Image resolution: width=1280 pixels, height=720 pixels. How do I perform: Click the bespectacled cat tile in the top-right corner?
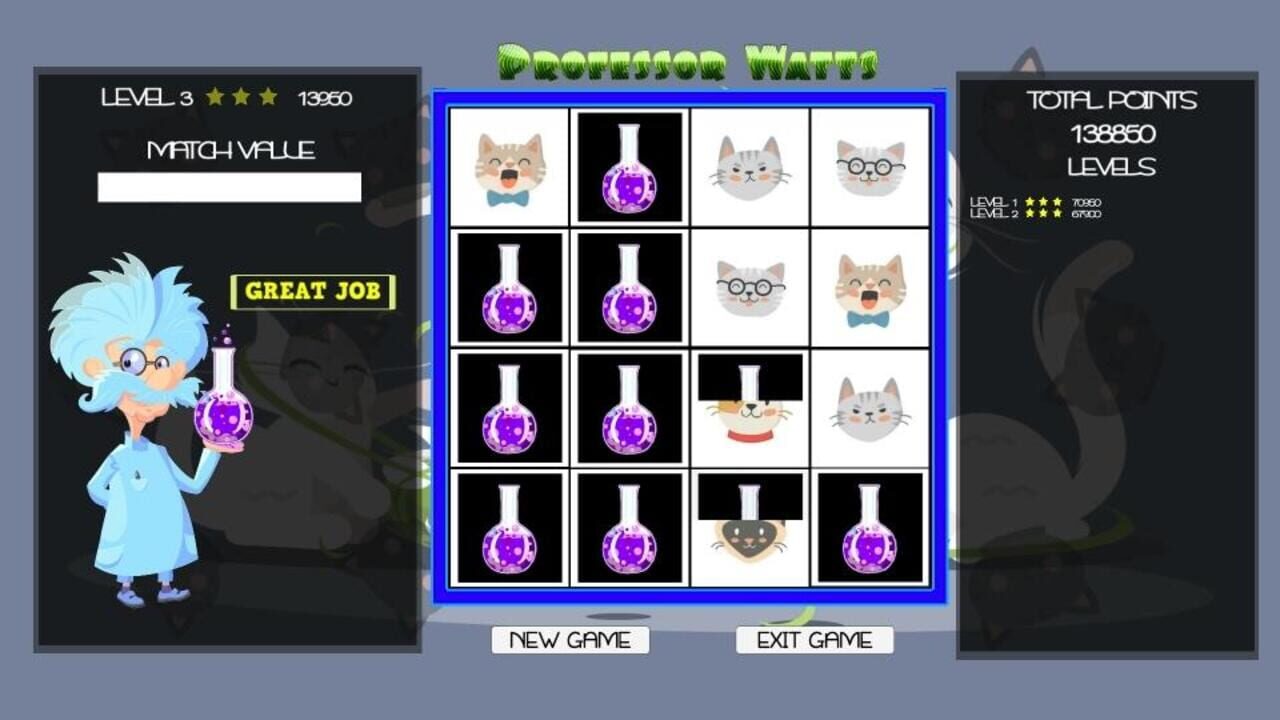click(x=870, y=165)
